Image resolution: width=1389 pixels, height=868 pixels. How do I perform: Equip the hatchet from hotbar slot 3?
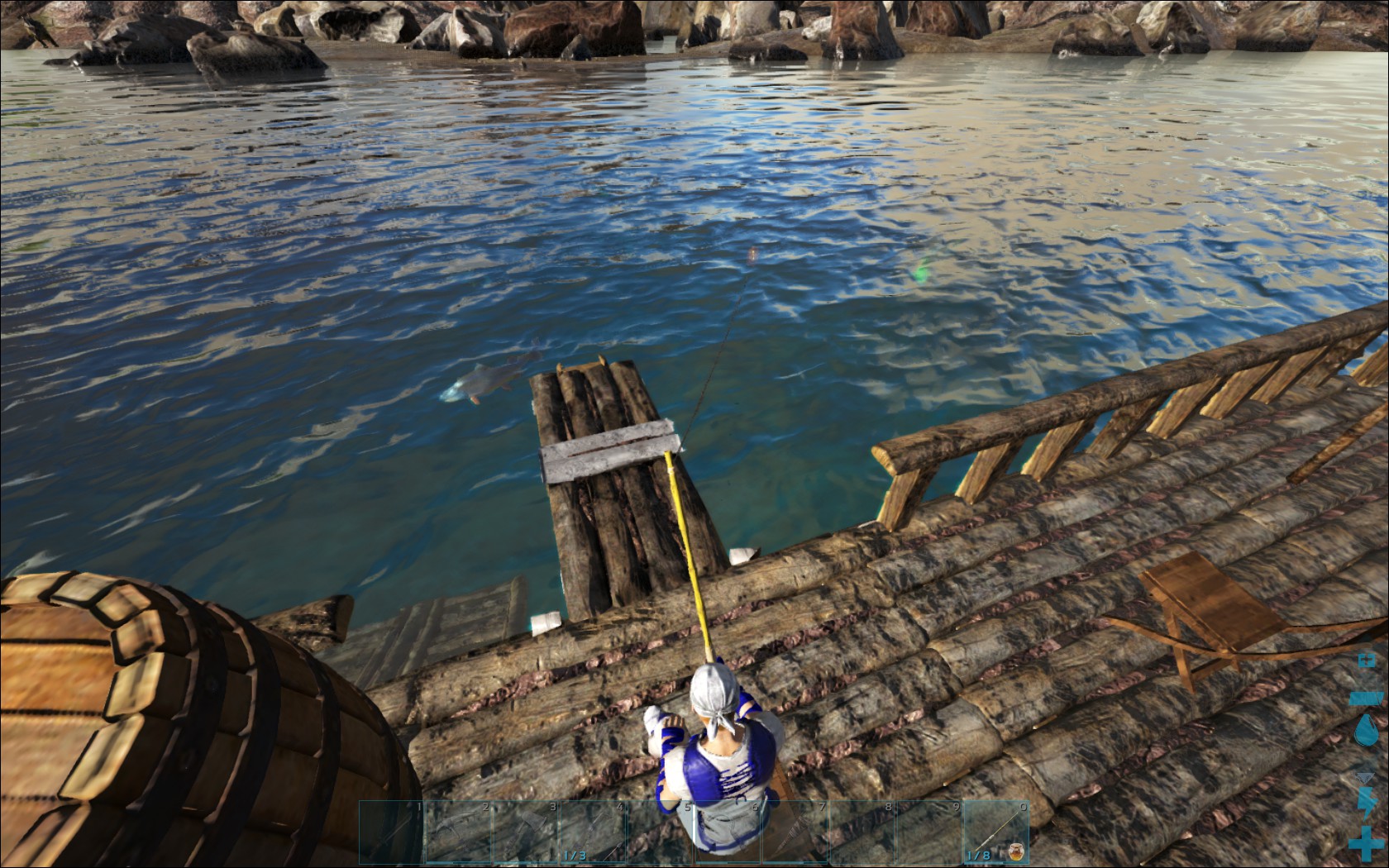(x=525, y=832)
